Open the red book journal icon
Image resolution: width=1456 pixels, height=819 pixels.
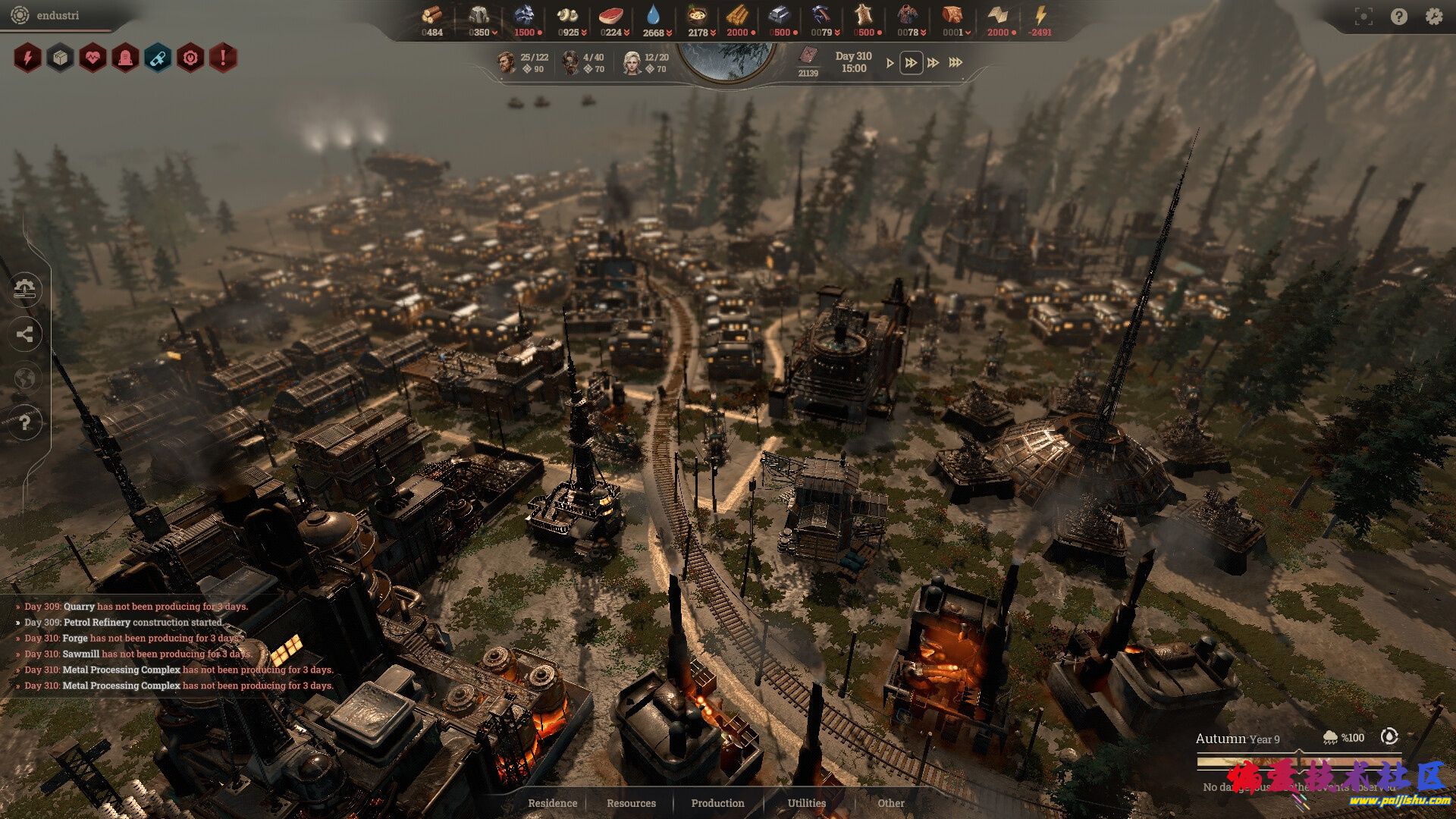808,56
